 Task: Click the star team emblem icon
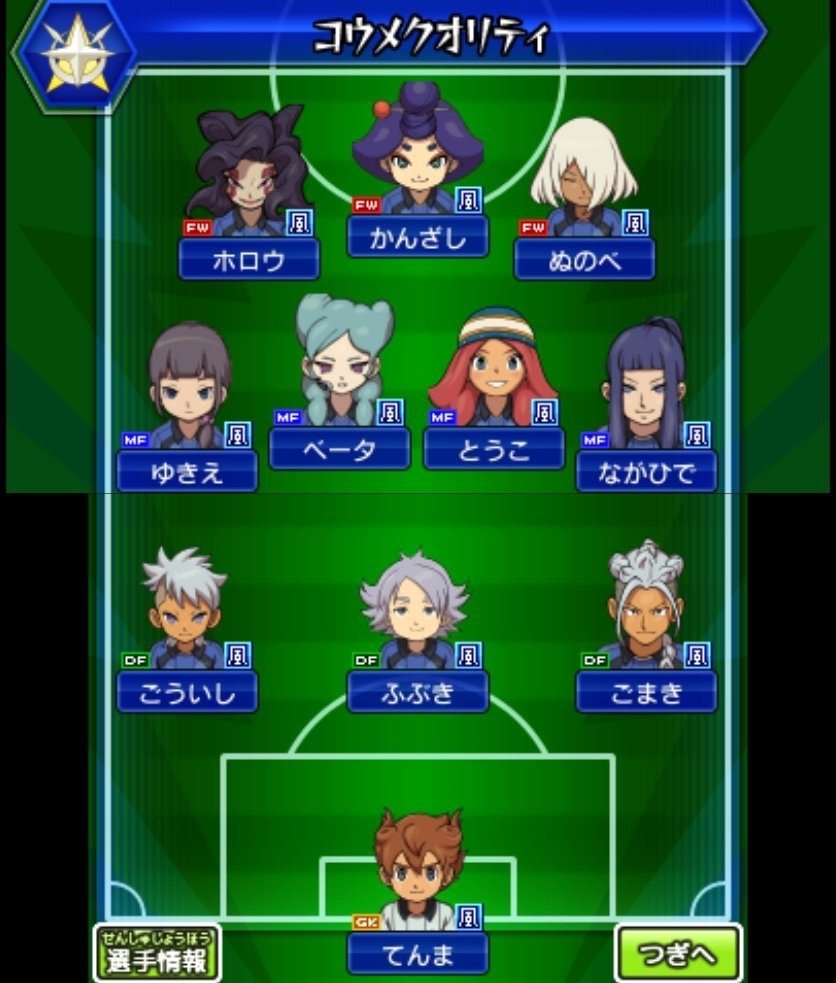point(75,55)
